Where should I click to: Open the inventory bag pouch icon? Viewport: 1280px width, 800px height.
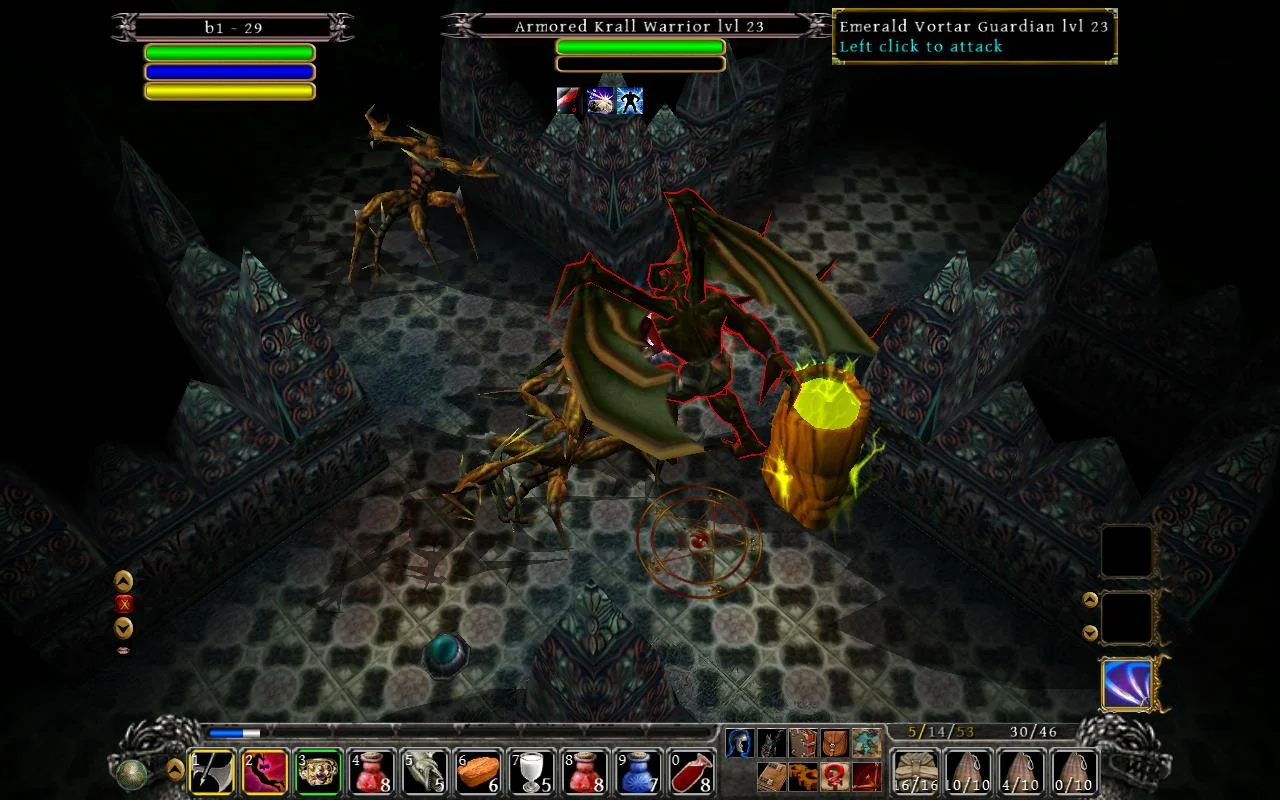834,742
